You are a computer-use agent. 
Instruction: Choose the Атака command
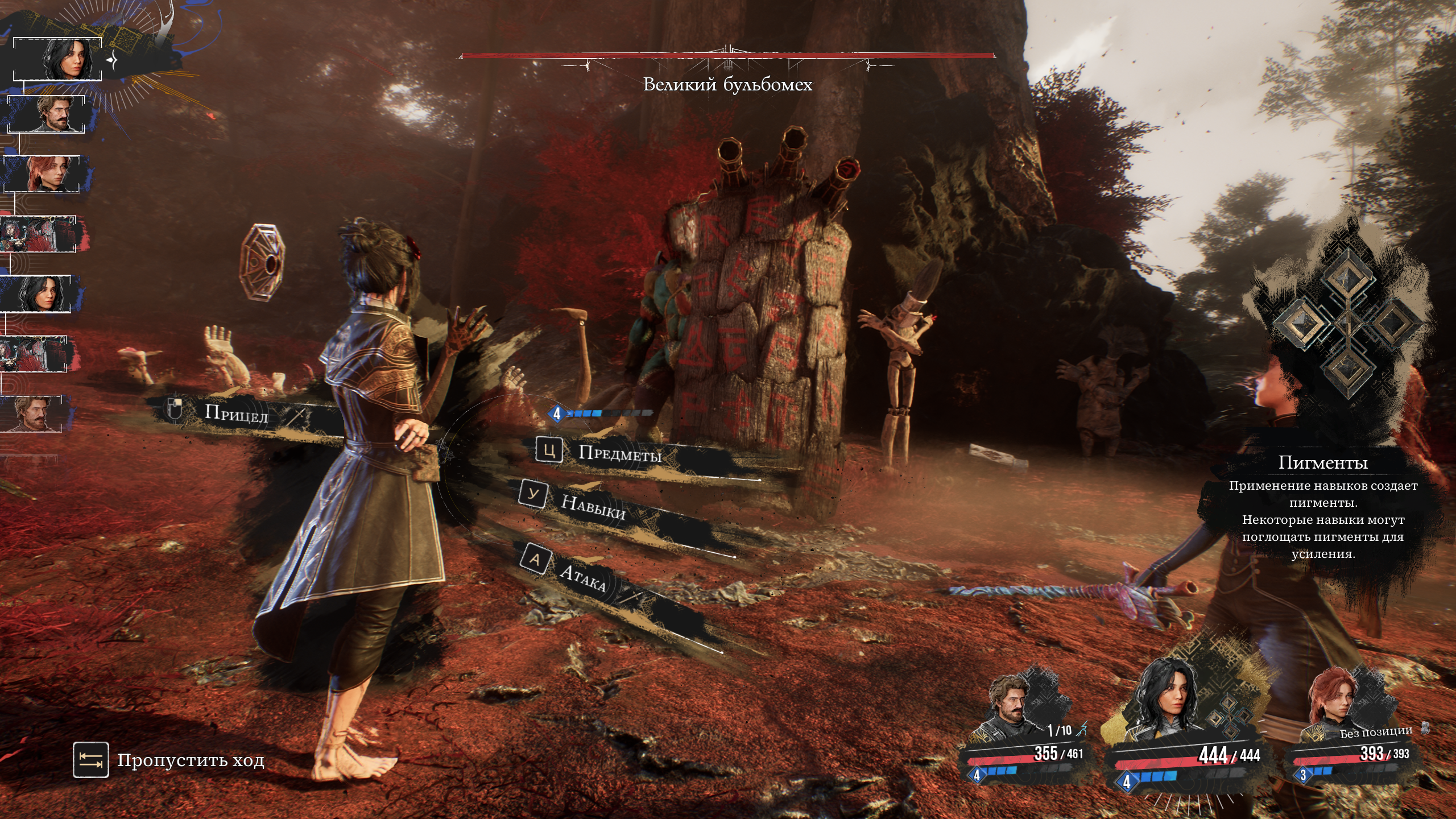coord(582,577)
